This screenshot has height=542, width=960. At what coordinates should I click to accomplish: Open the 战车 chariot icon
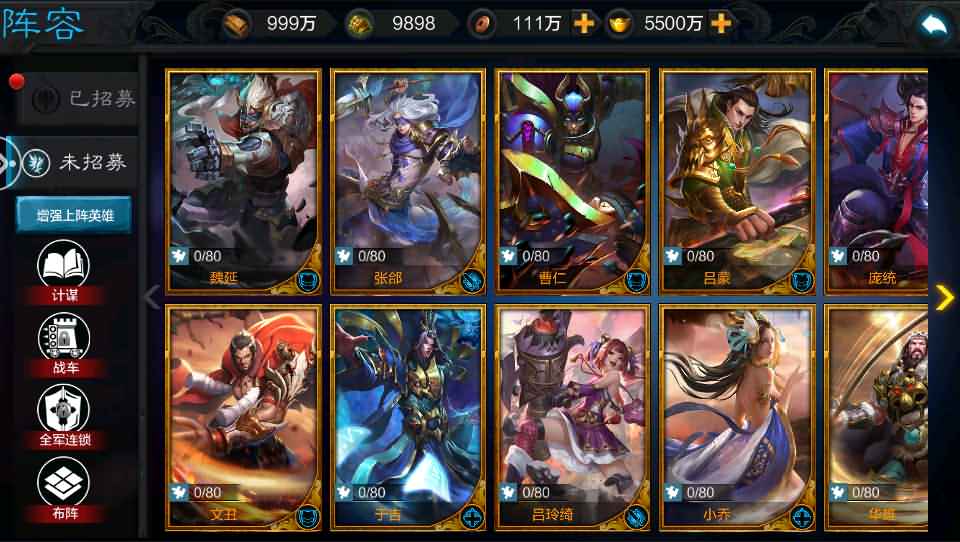pyautogui.click(x=64, y=339)
